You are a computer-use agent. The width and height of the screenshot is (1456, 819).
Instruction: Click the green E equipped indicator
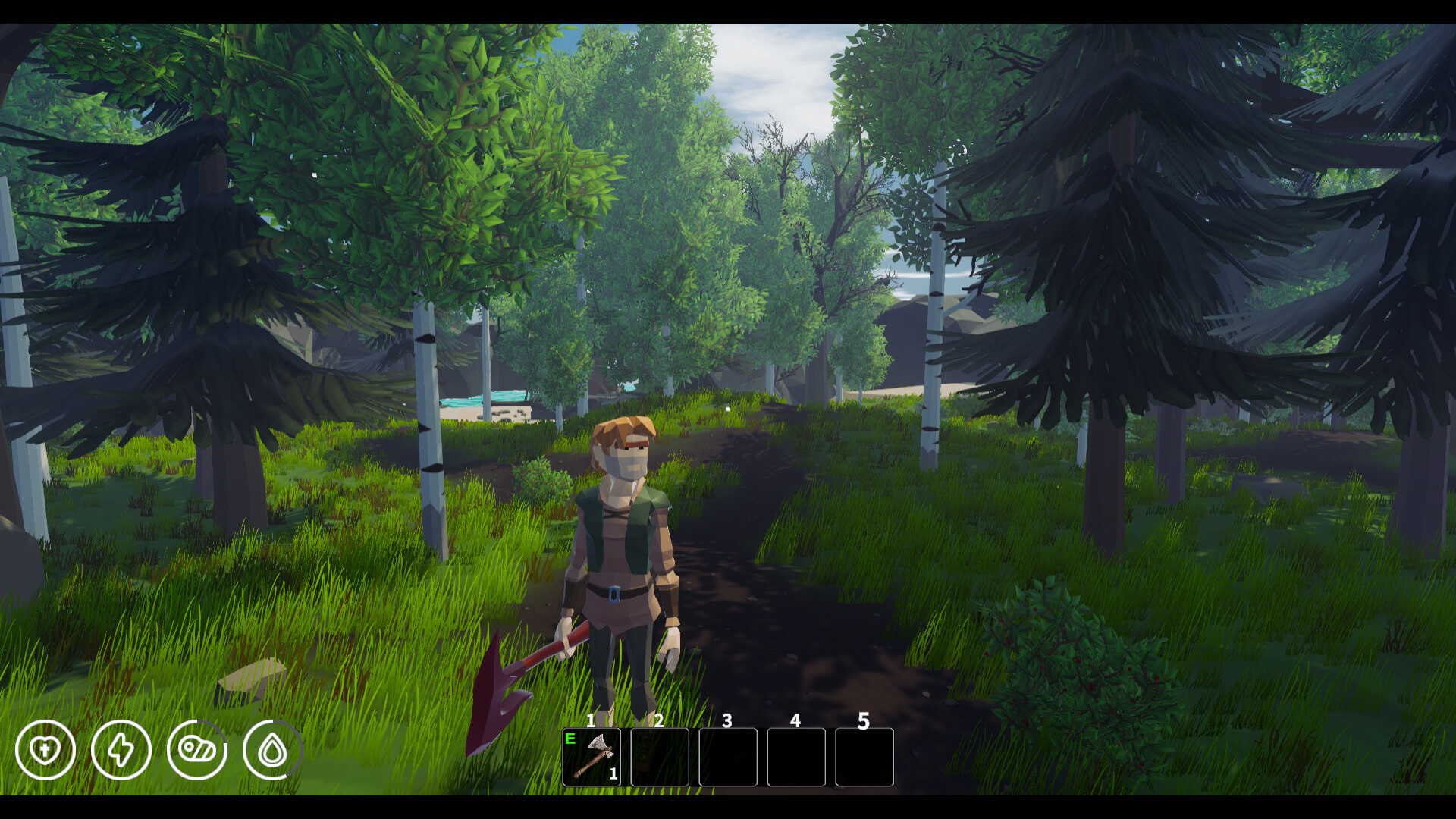pos(569,737)
